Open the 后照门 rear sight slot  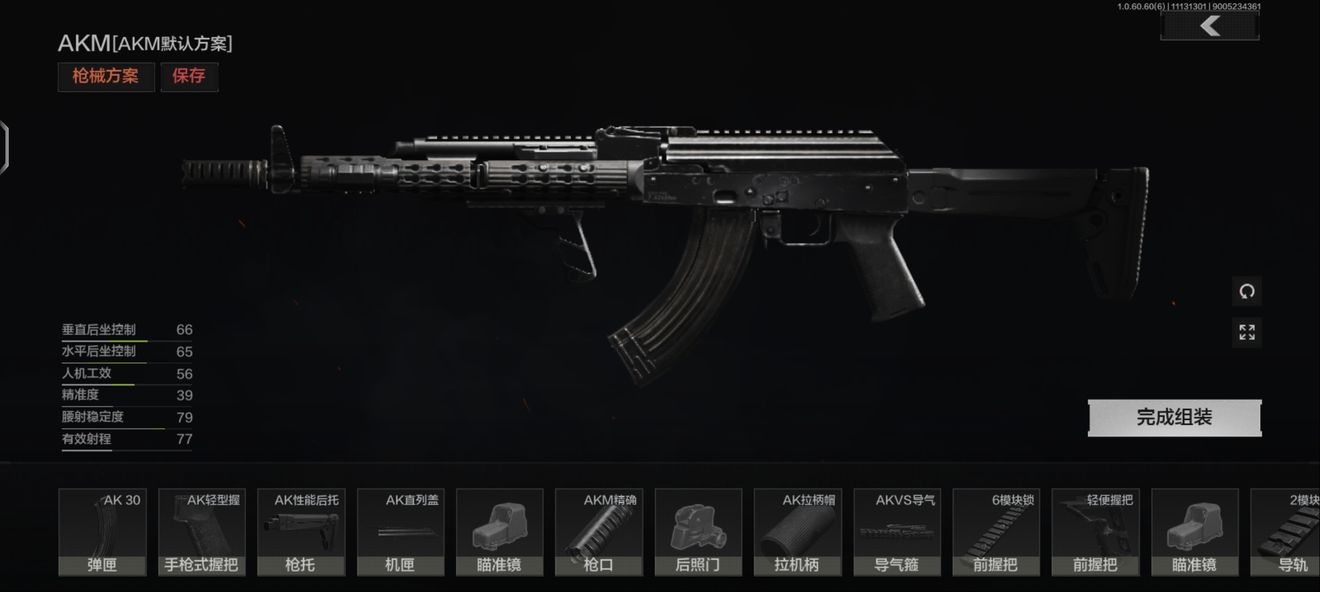pos(698,532)
